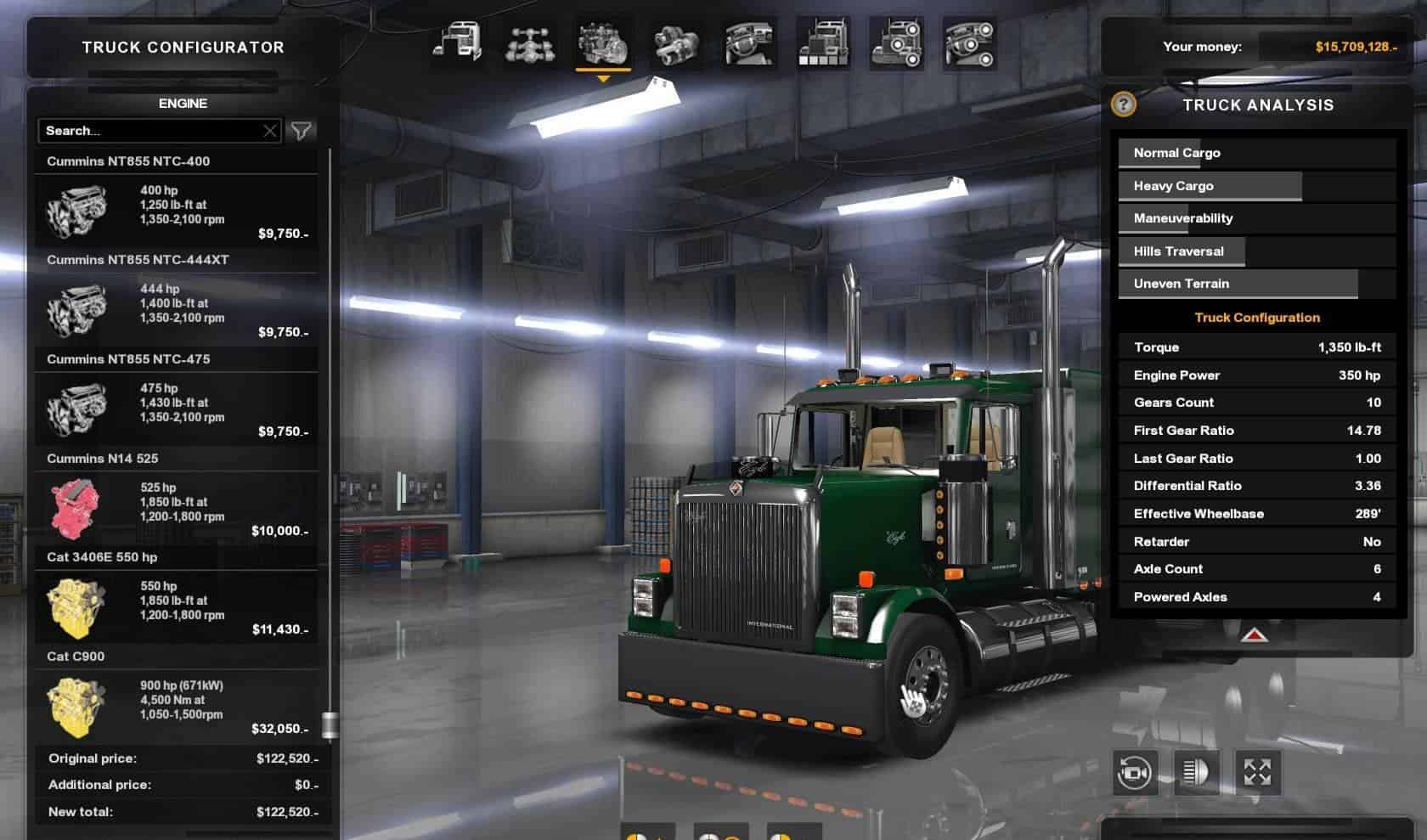Screen dimensions: 1427x840
Task: Open the chassis category tab
Action: click(x=530, y=43)
